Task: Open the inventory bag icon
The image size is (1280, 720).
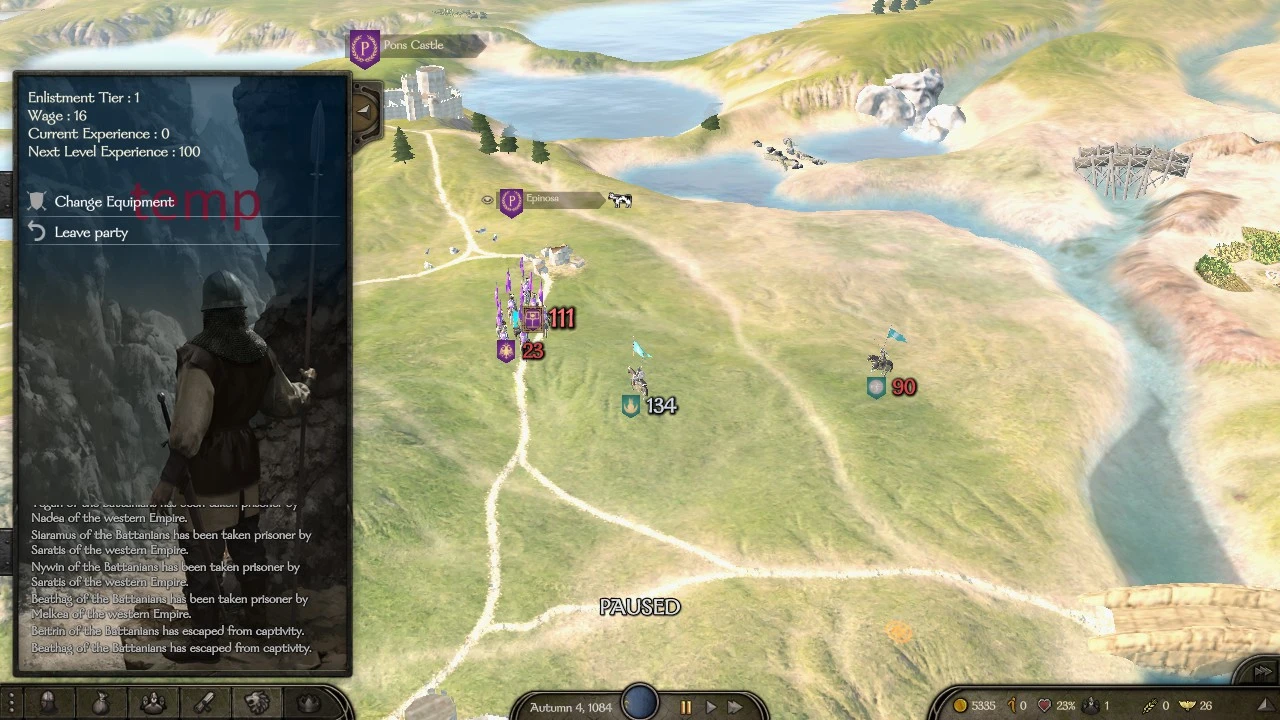Action: [x=100, y=703]
